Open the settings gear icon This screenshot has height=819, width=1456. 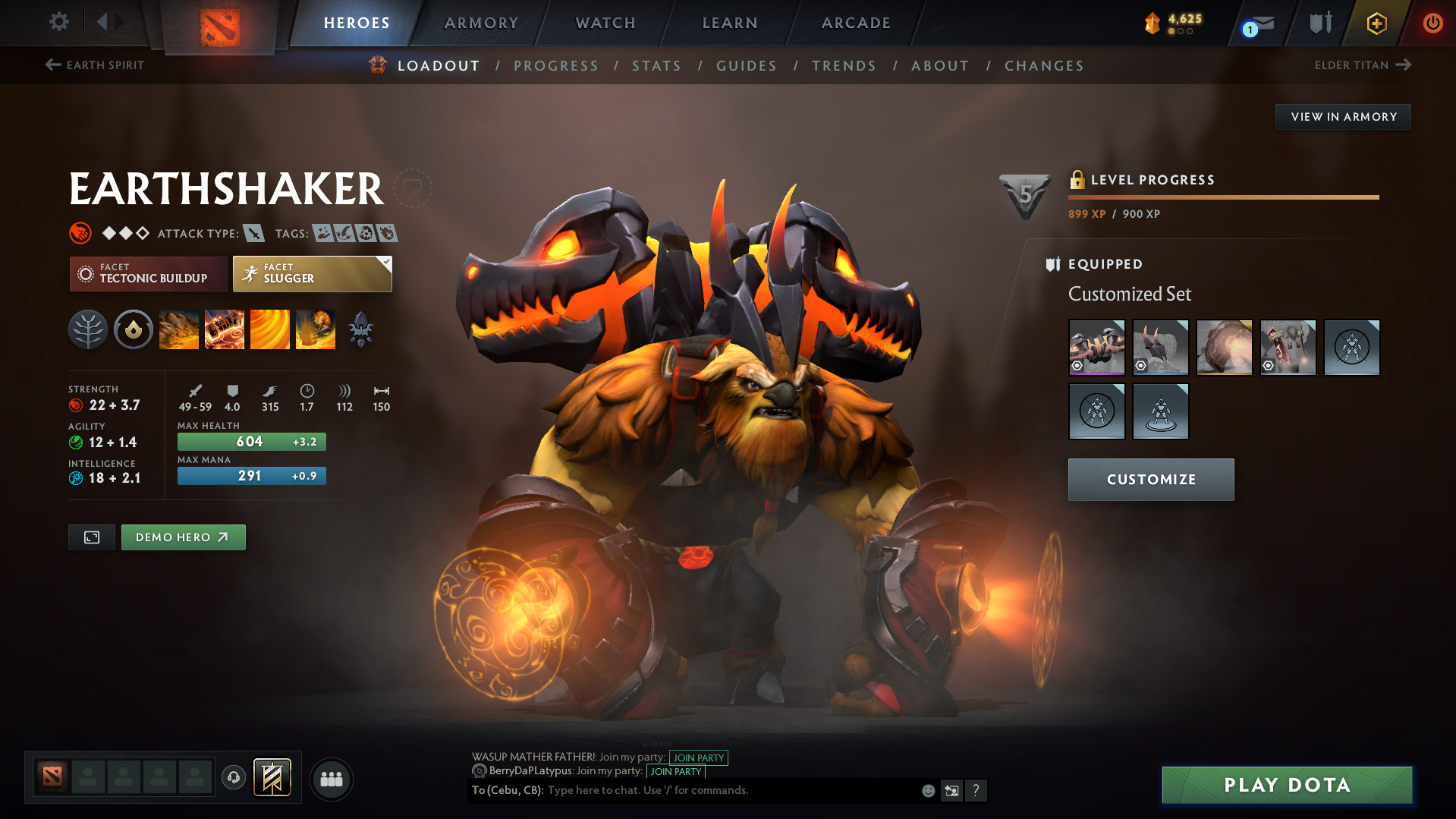tap(58, 23)
